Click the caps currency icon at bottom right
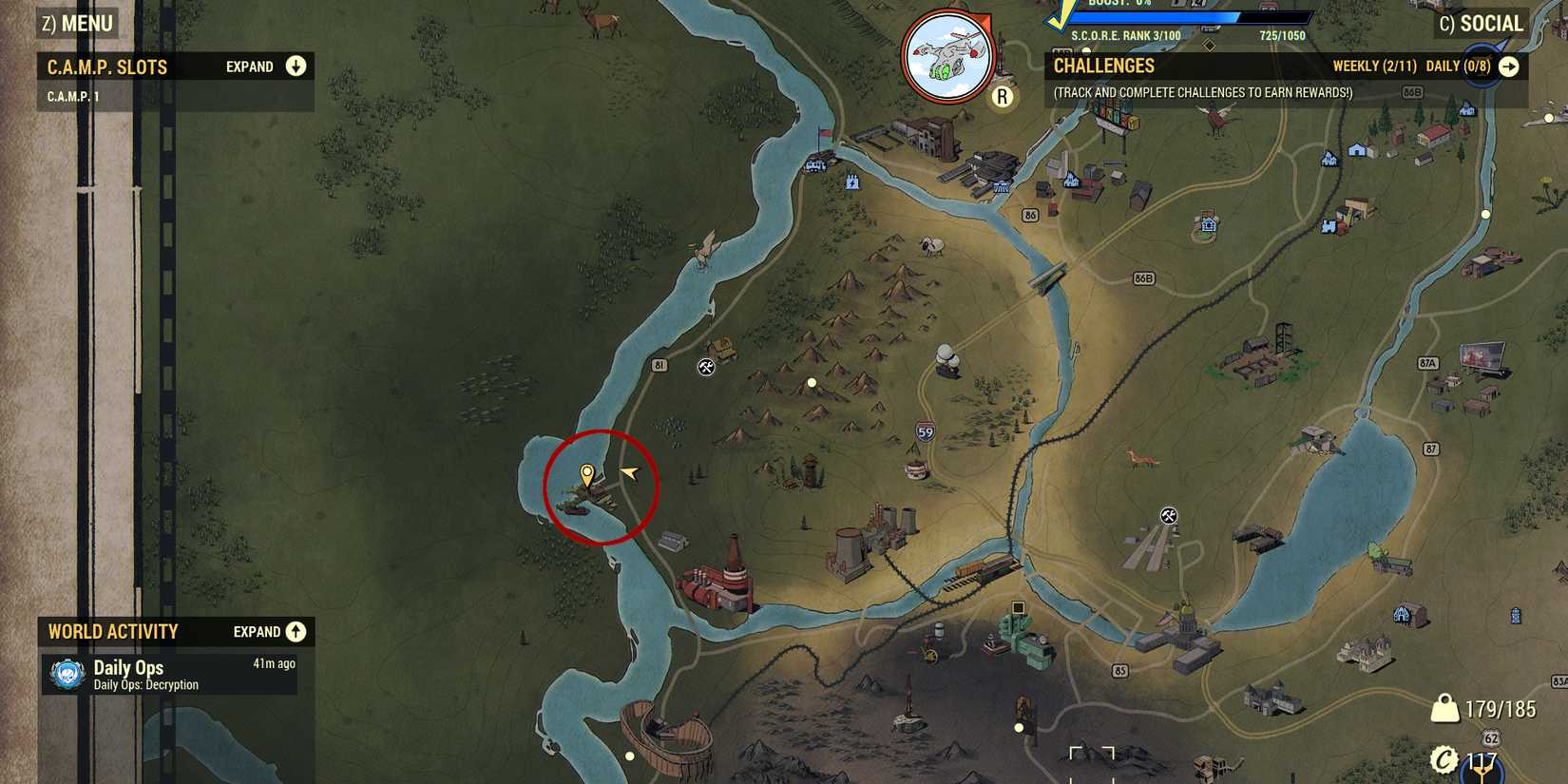Viewport: 1568px width, 784px height. [x=1445, y=760]
